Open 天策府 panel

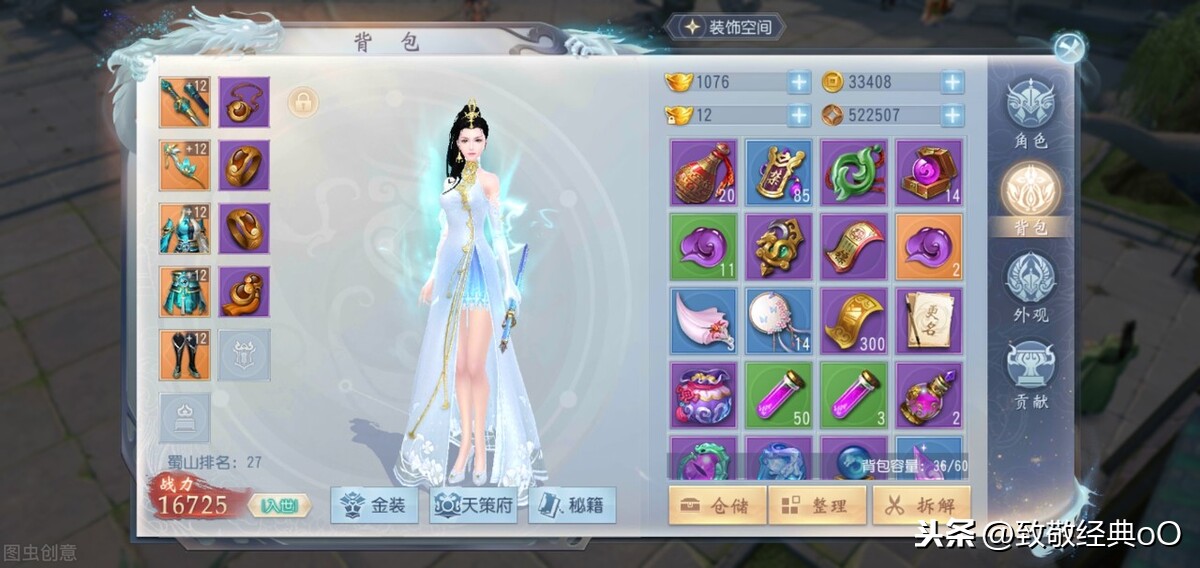point(473,505)
